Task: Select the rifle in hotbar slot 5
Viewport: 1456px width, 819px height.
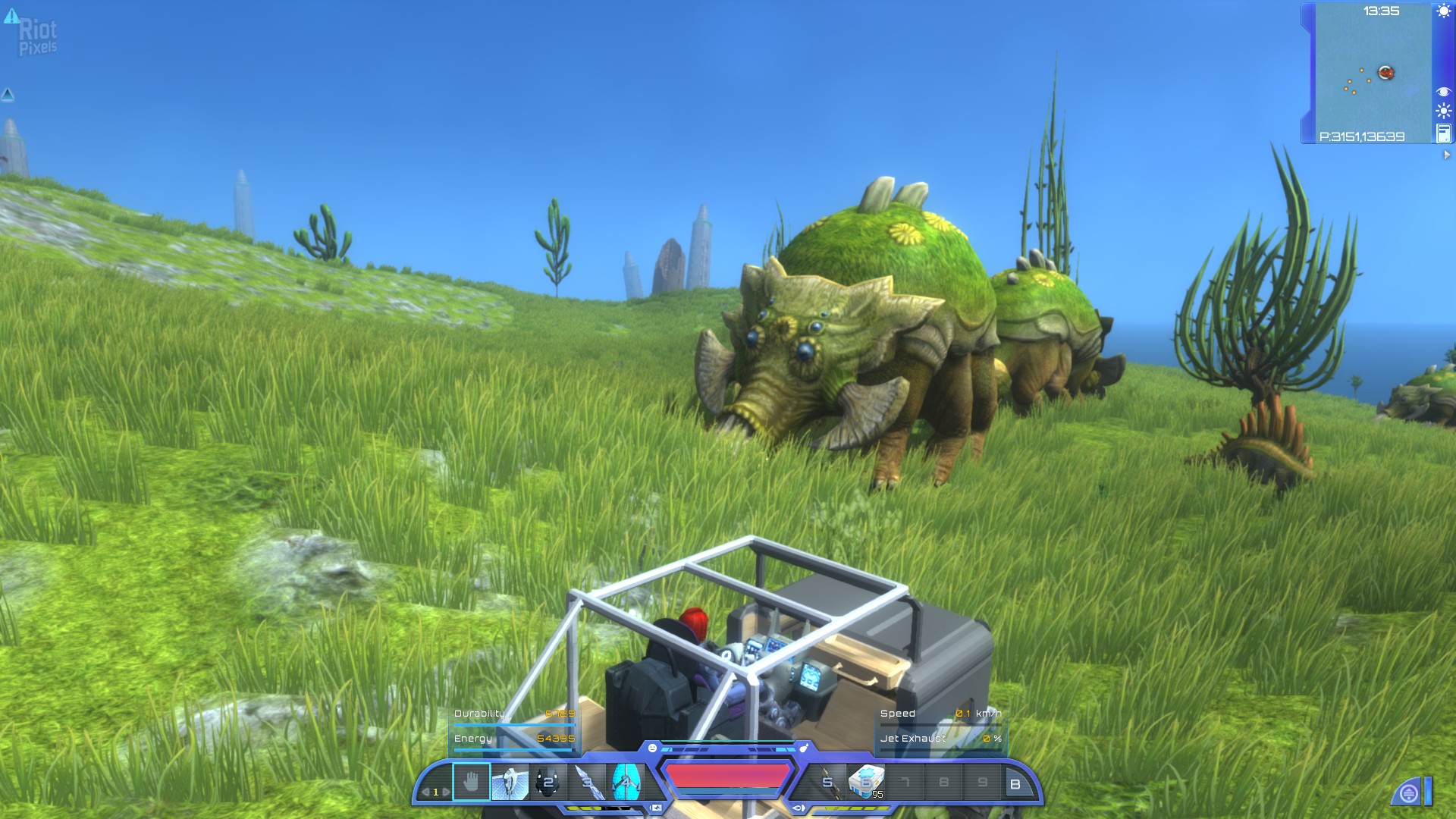Action: click(x=828, y=782)
